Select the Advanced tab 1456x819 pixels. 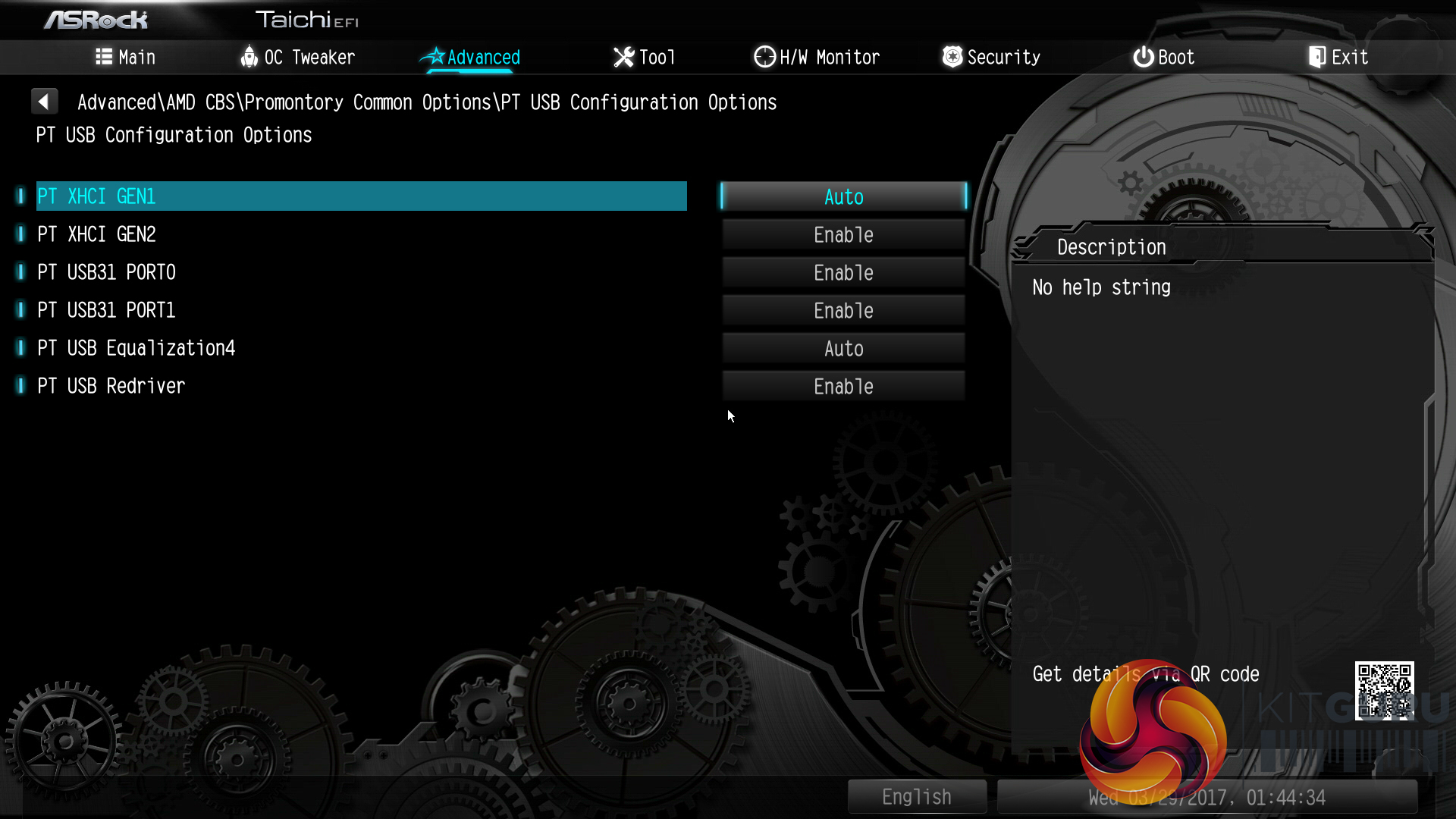(x=470, y=58)
